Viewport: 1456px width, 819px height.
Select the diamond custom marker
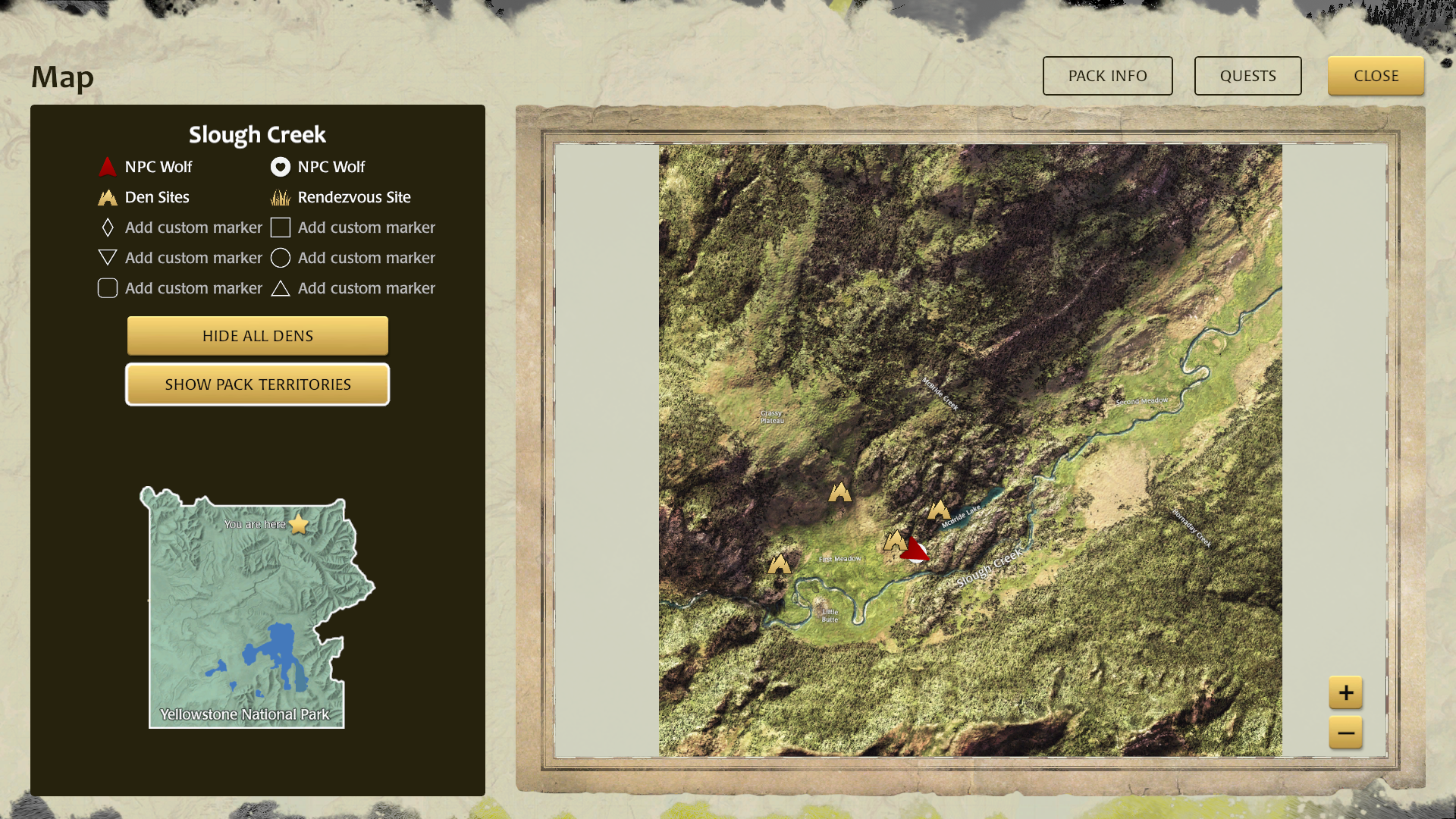pyautogui.click(x=108, y=227)
